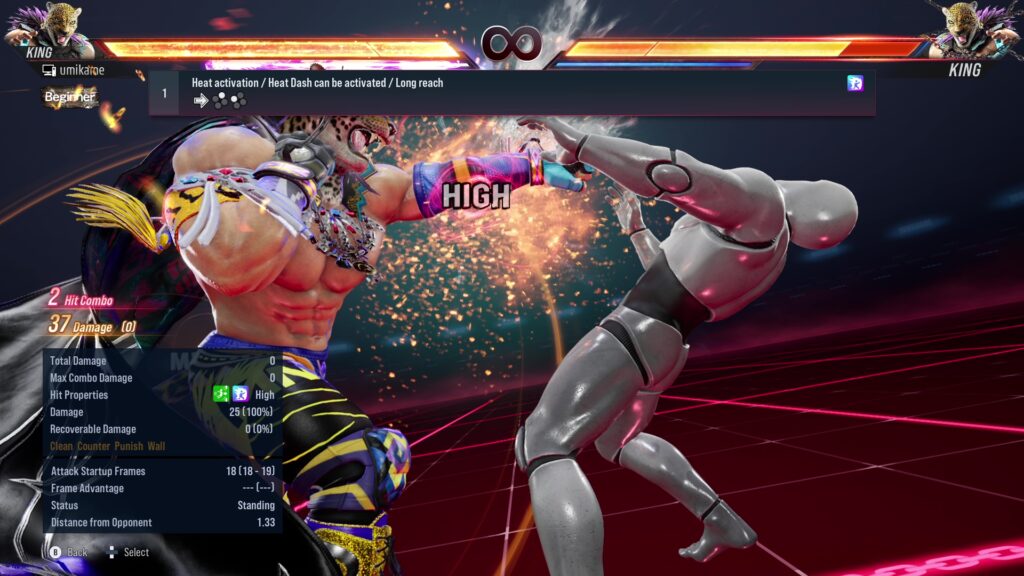Click the right King opponent portrait
The height and width of the screenshot is (576, 1024).
point(973,28)
